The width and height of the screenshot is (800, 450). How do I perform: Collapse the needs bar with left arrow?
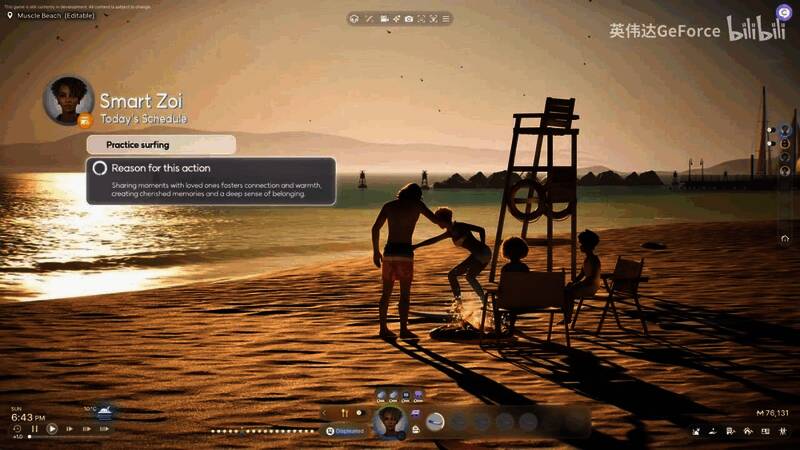coord(324,412)
